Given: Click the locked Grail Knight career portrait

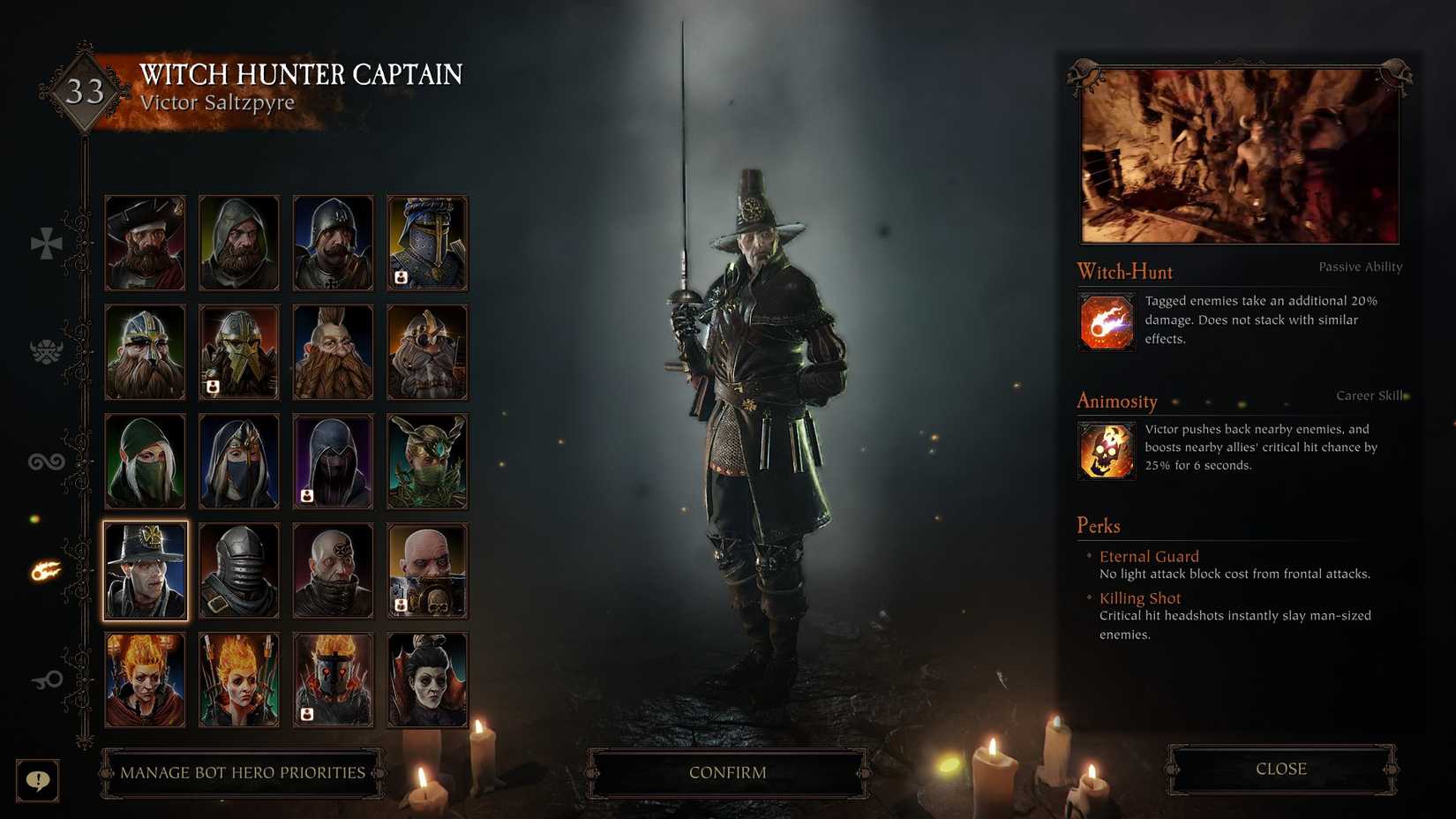Looking at the screenshot, I should coord(427,242).
